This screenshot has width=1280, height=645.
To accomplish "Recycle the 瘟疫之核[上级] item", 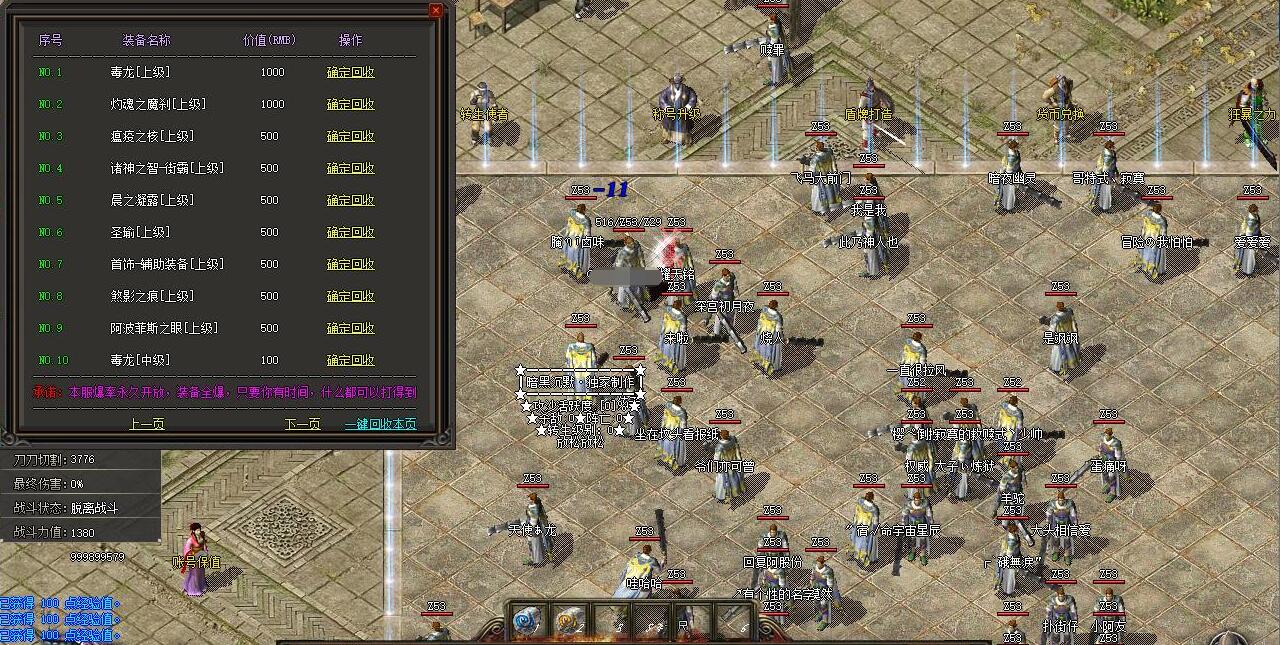I will (x=351, y=136).
